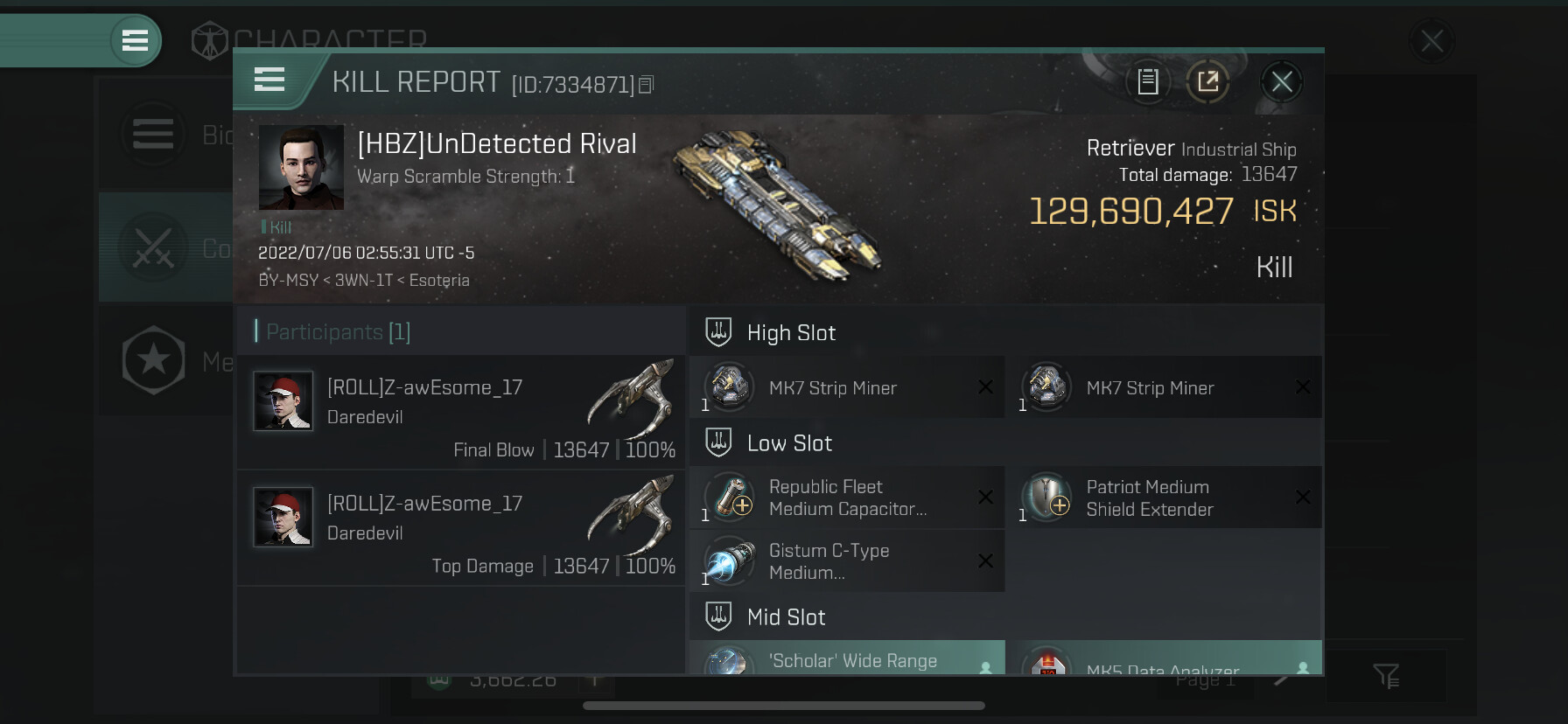Screen dimensions: 1568x724
Task: Open the filter icon at bottom right
Action: coord(1386,675)
